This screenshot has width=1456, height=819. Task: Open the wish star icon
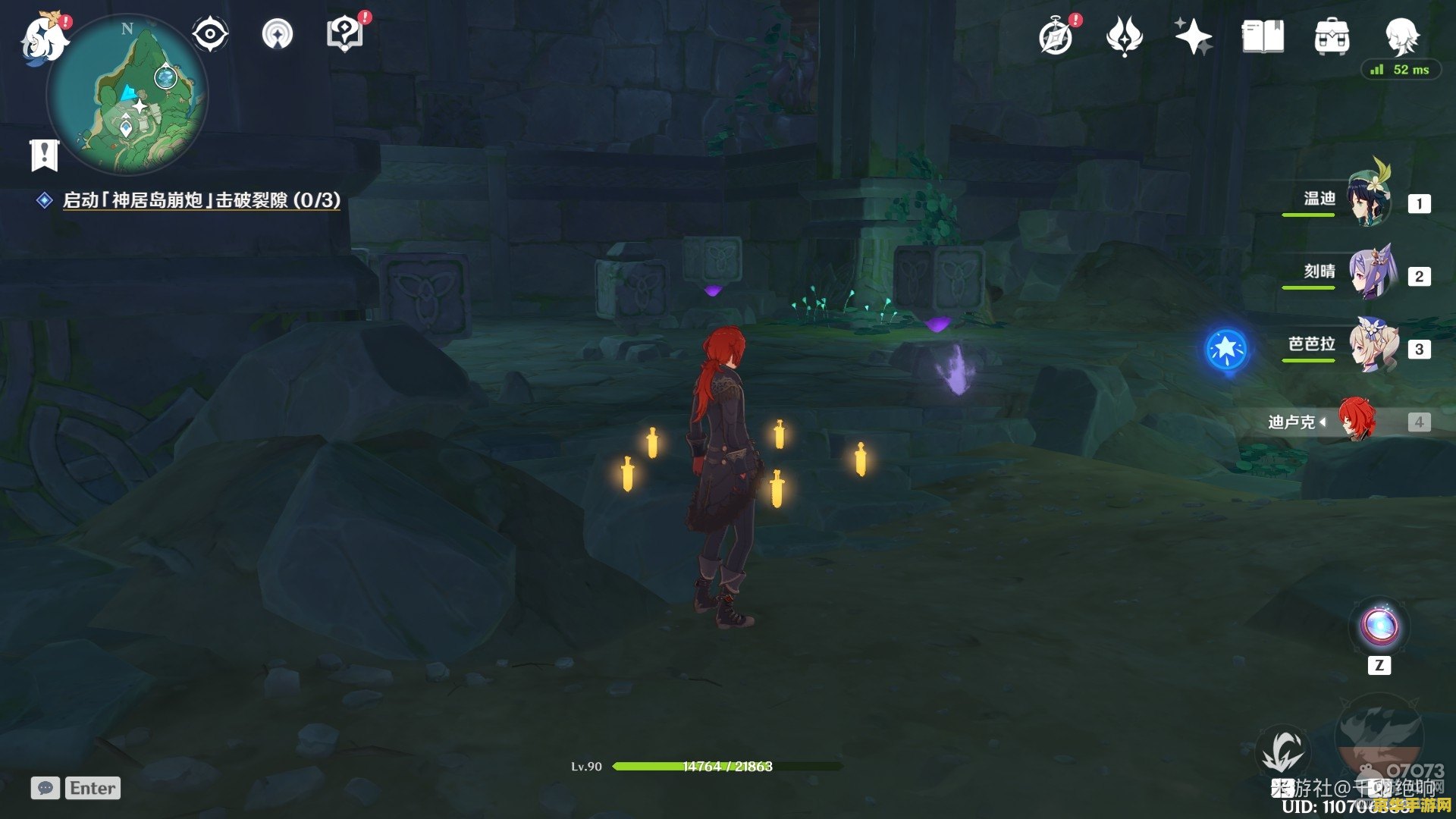(1192, 36)
